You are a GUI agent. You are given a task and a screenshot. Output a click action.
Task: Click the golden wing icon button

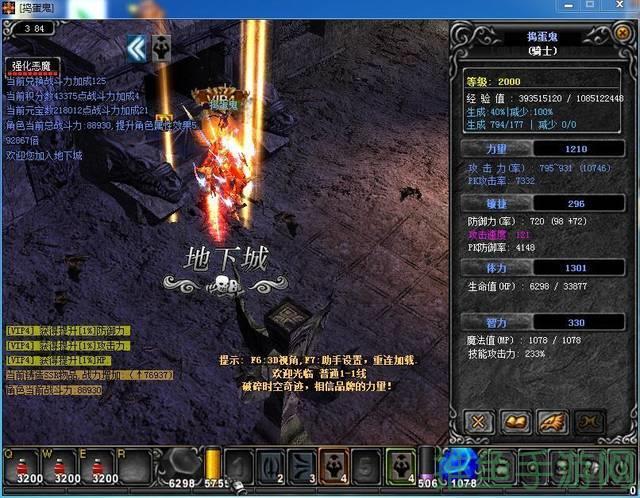click(x=552, y=422)
